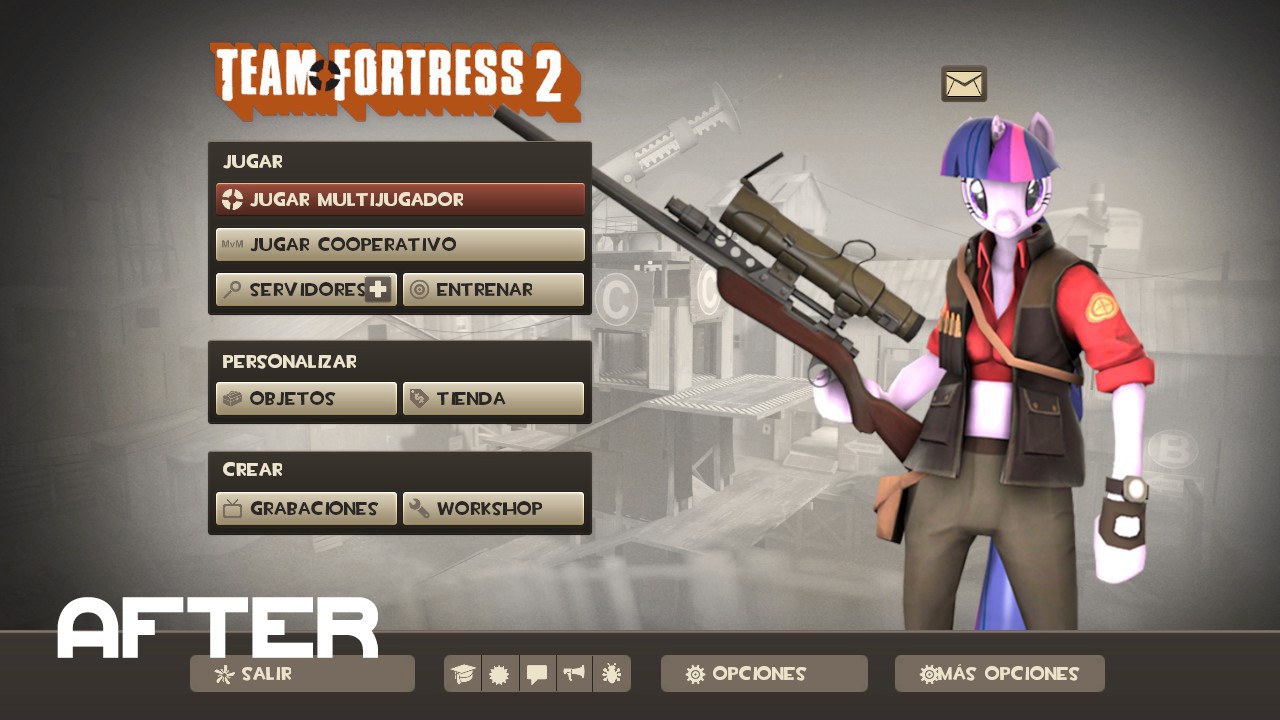Viewport: 1280px width, 720px height.
Task: Select JUGAR MULTIJUGADOR
Action: point(400,199)
